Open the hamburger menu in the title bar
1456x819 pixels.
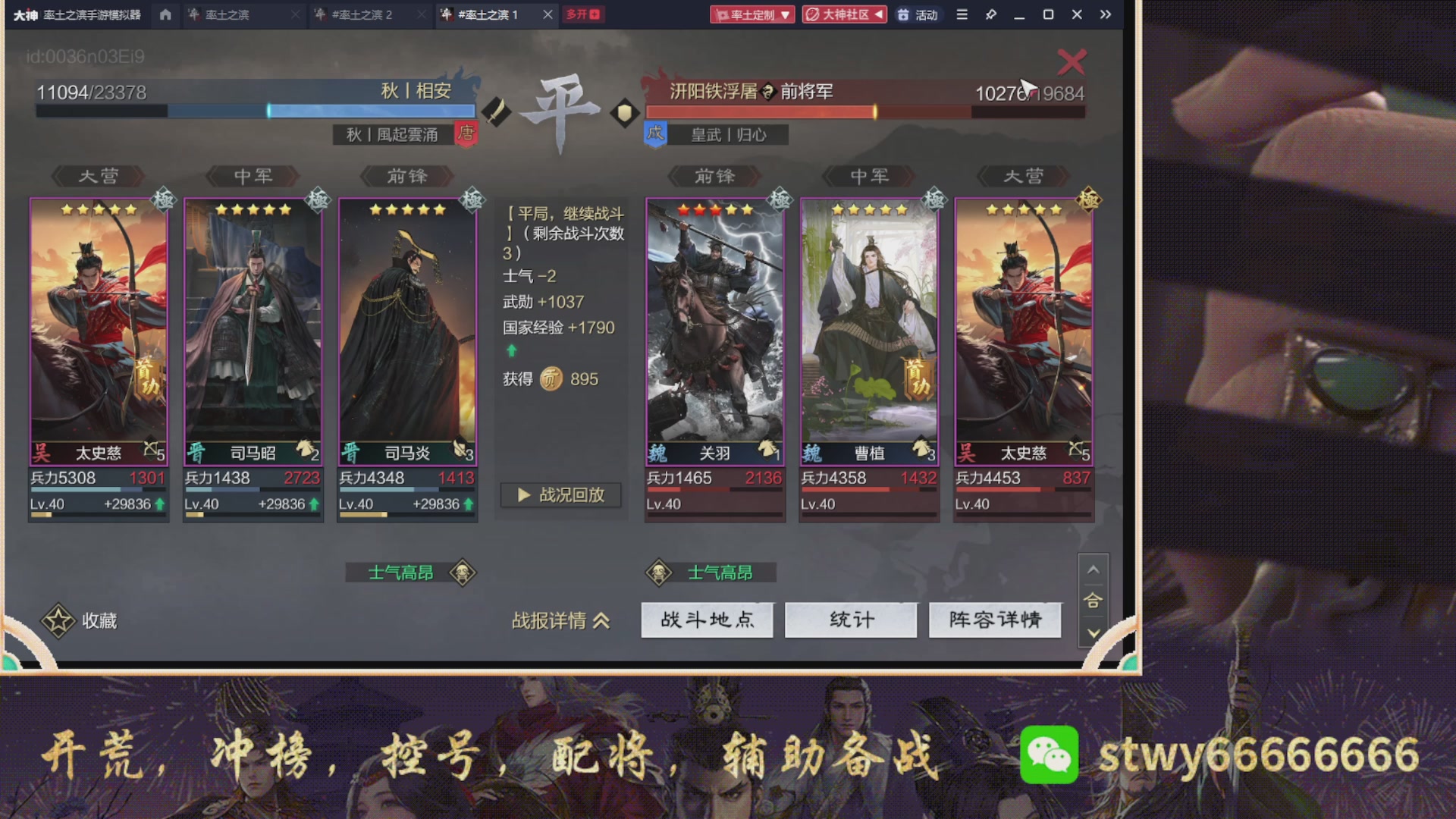[961, 14]
